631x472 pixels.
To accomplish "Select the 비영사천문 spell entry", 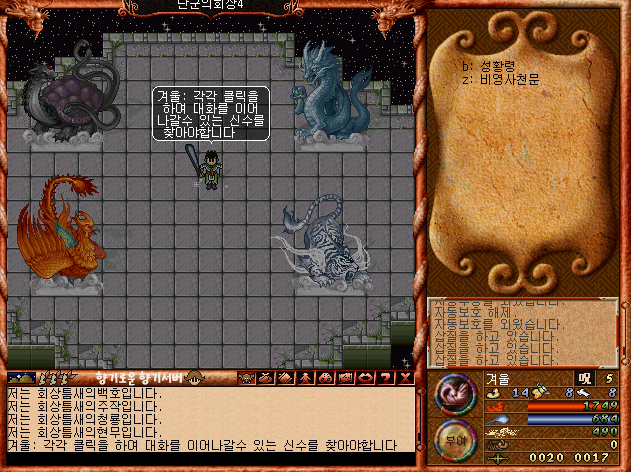I will 509,78.
